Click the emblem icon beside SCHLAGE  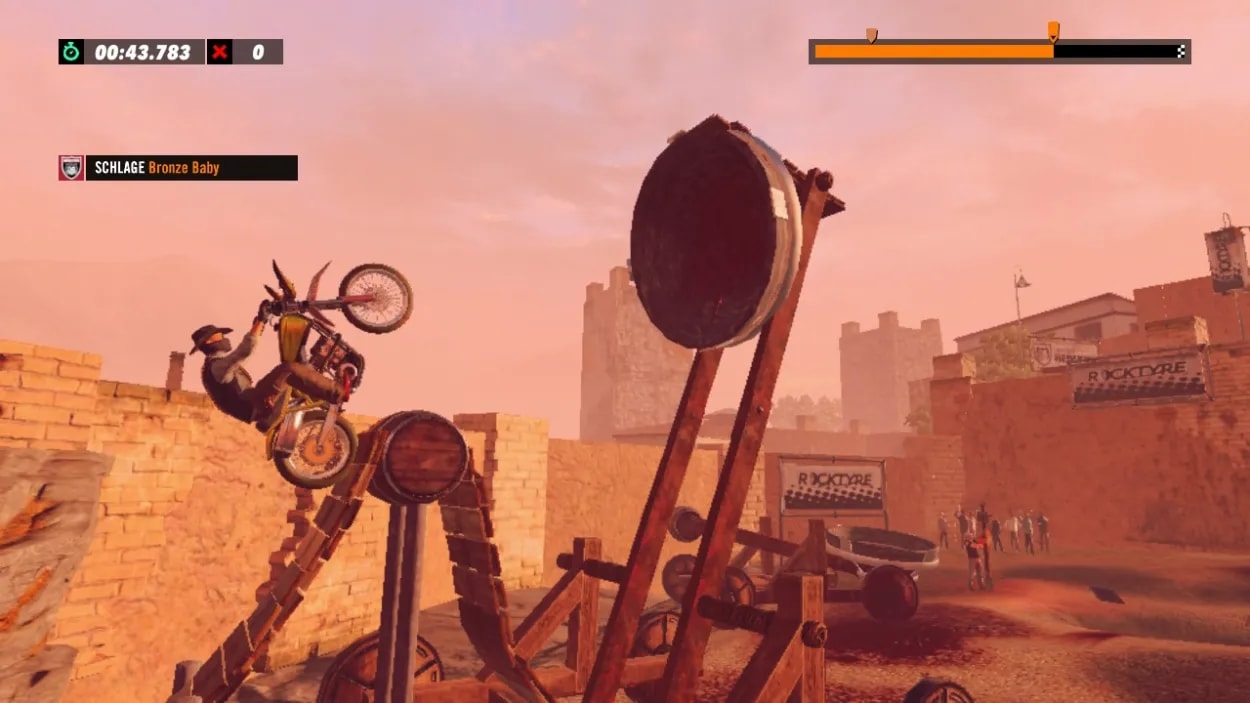click(x=71, y=168)
